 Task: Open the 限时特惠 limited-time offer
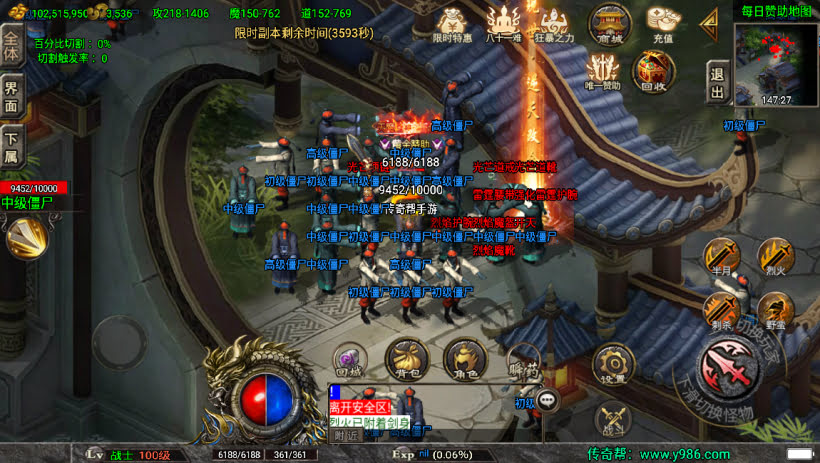coord(453,22)
